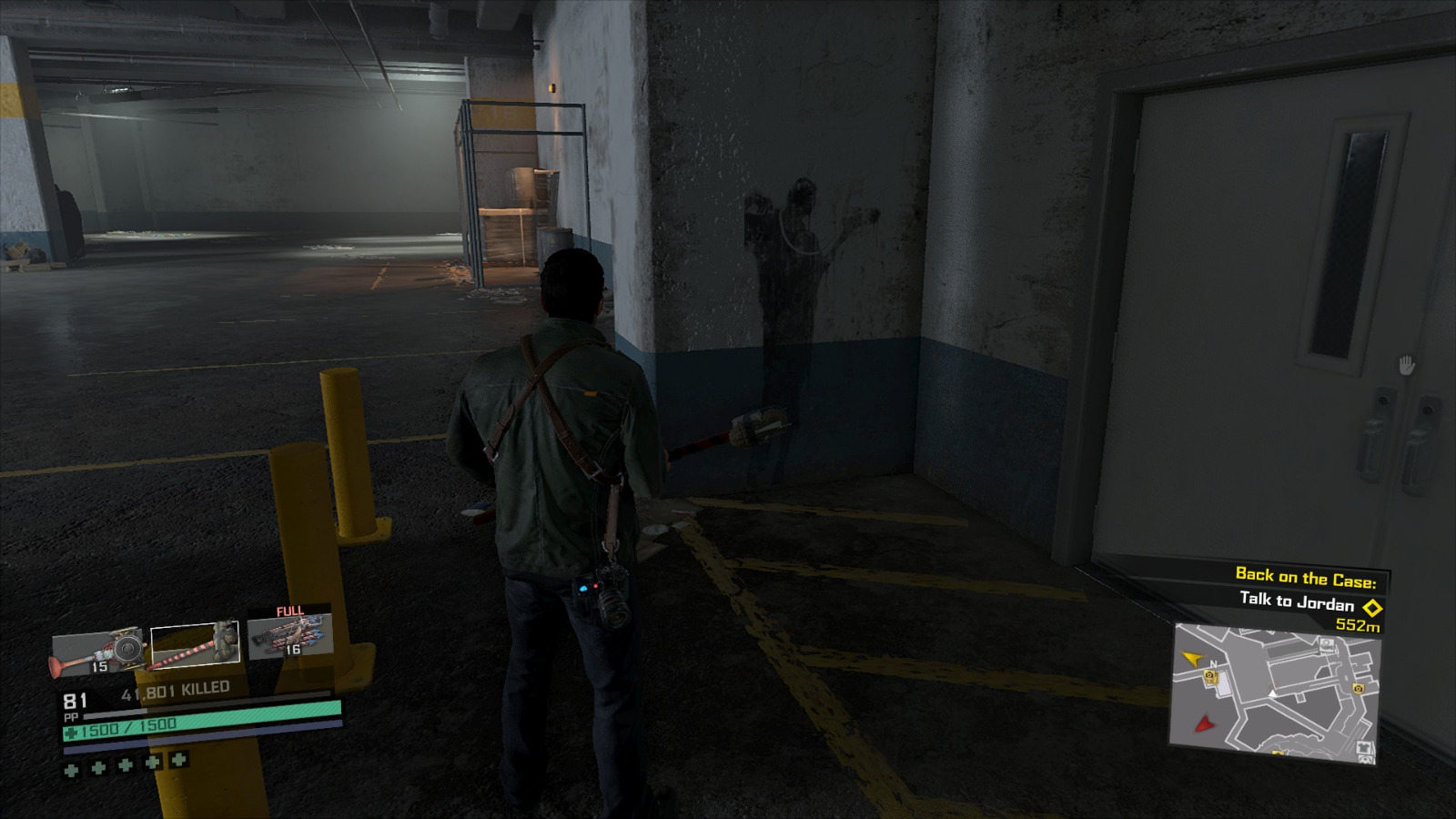Click the camera icon at the top of the minimap
The width and height of the screenshot is (1456, 819).
[1326, 643]
